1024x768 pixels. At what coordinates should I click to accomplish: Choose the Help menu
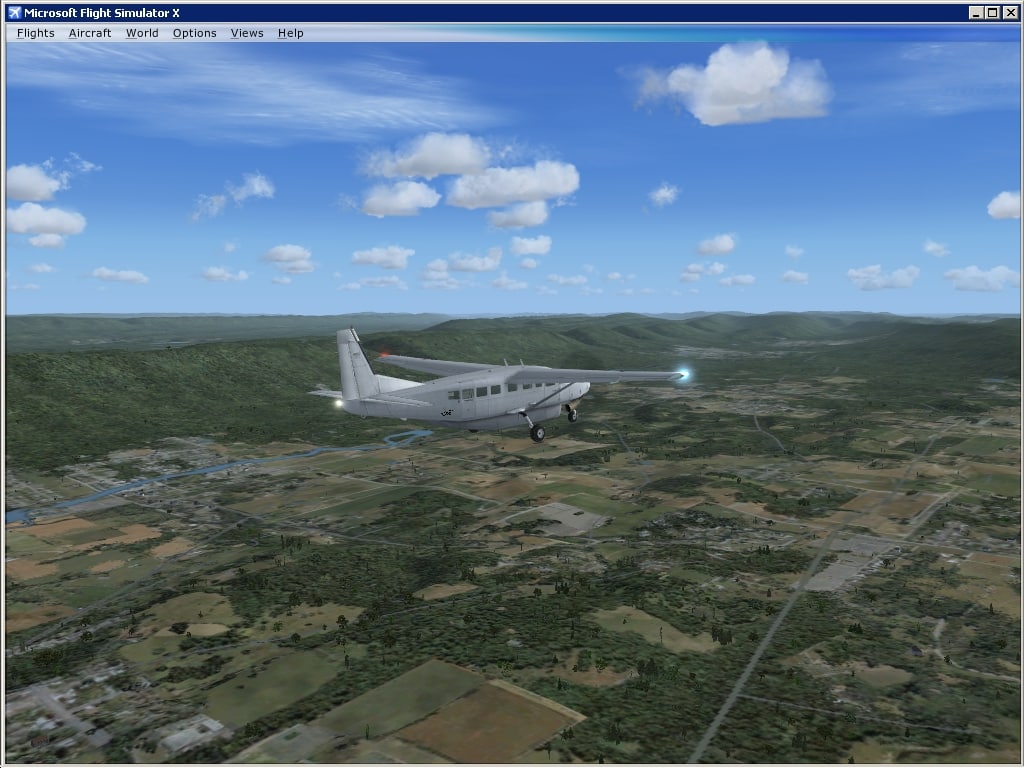[x=291, y=33]
